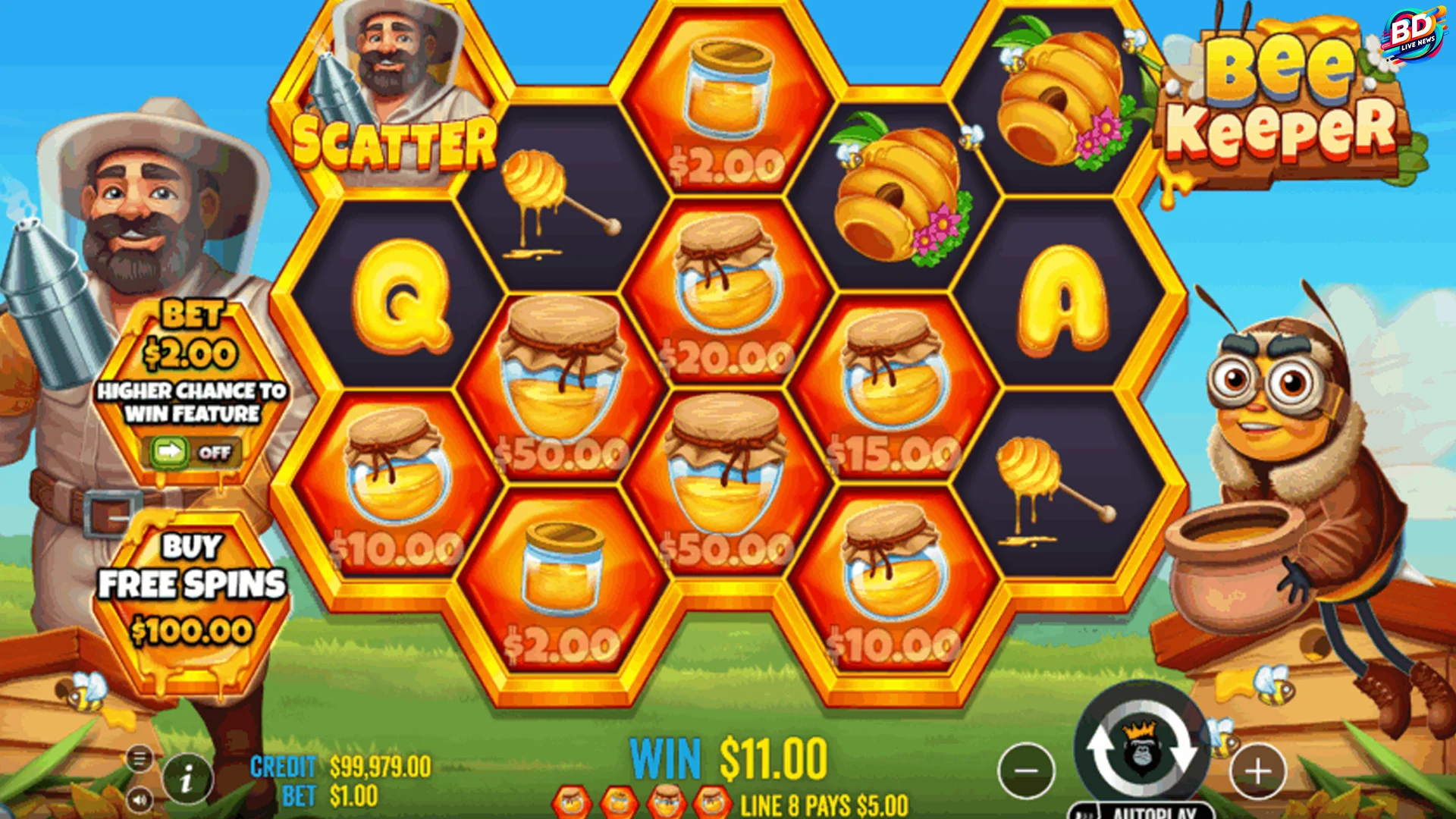
Task: Click the beehive with pink flowers symbol
Action: click(x=902, y=190)
